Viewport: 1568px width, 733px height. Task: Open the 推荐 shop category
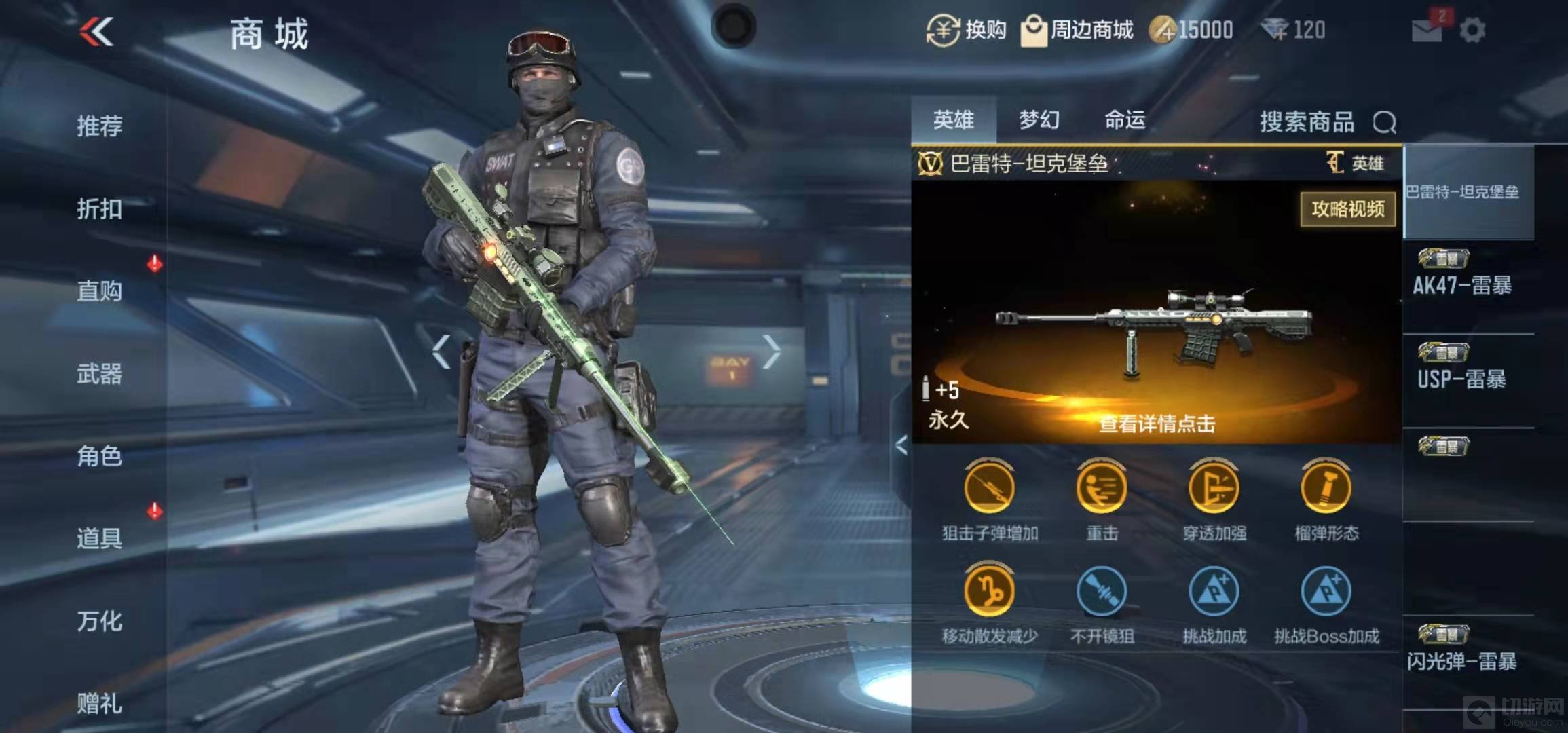coord(100,126)
